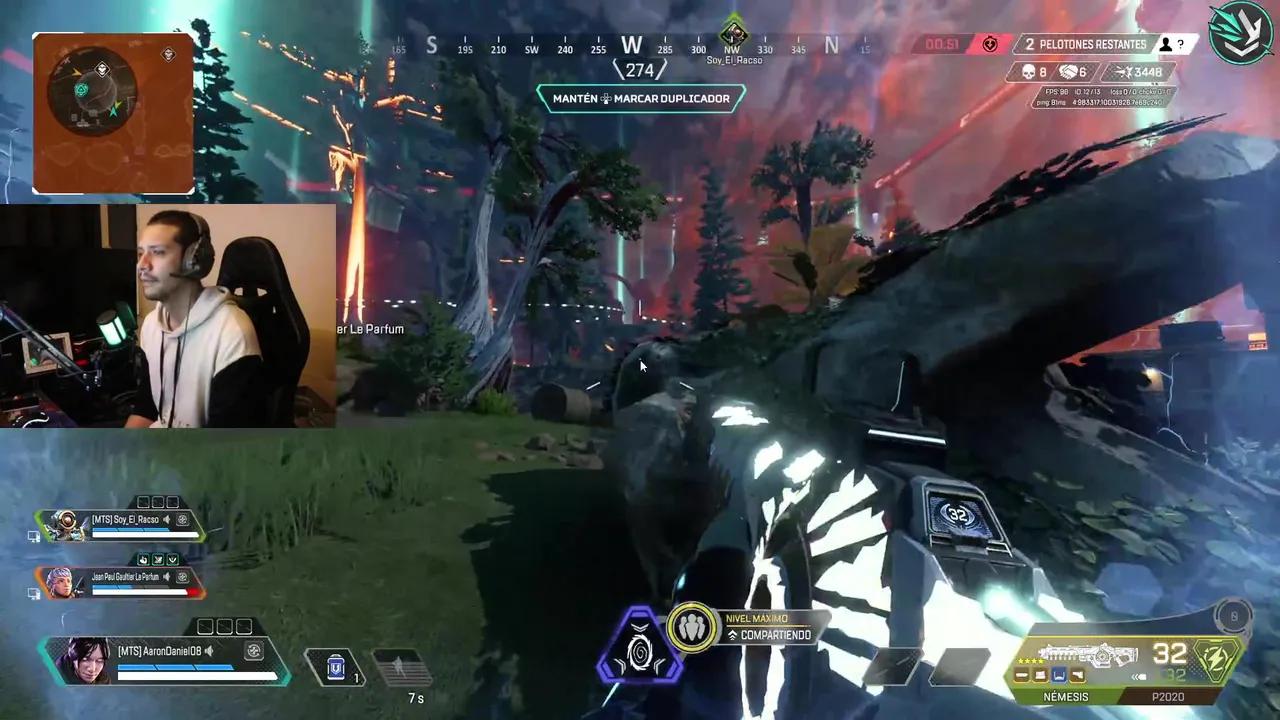Switch to the P2020 weapon tab
This screenshot has height=720, width=1280.
(1167, 696)
